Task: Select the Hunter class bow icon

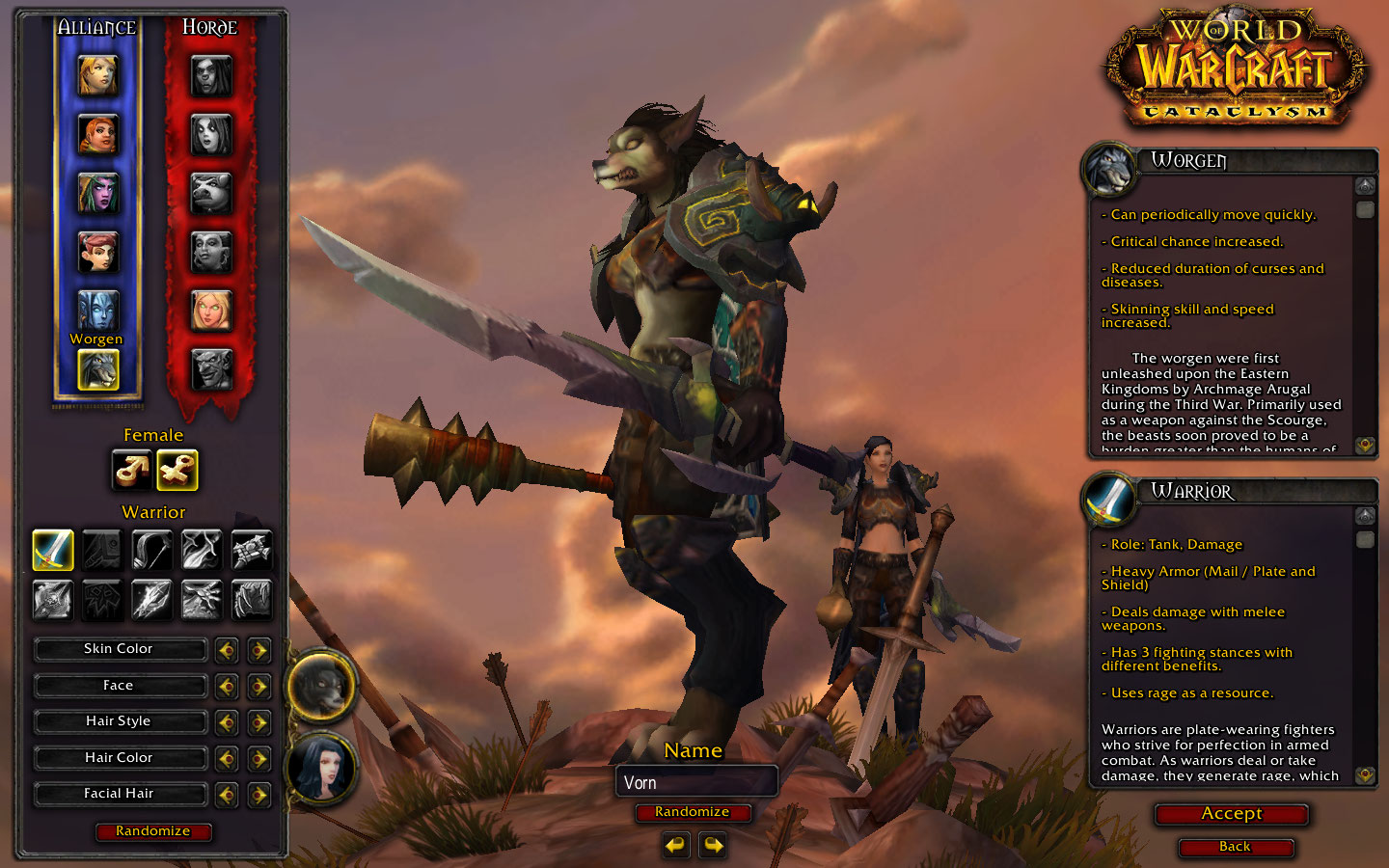Action: pos(151,550)
